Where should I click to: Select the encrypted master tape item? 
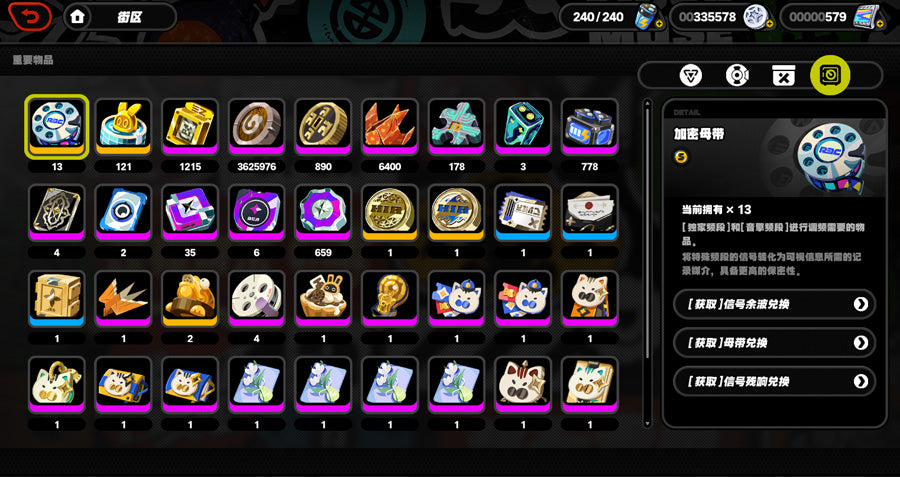pos(57,127)
